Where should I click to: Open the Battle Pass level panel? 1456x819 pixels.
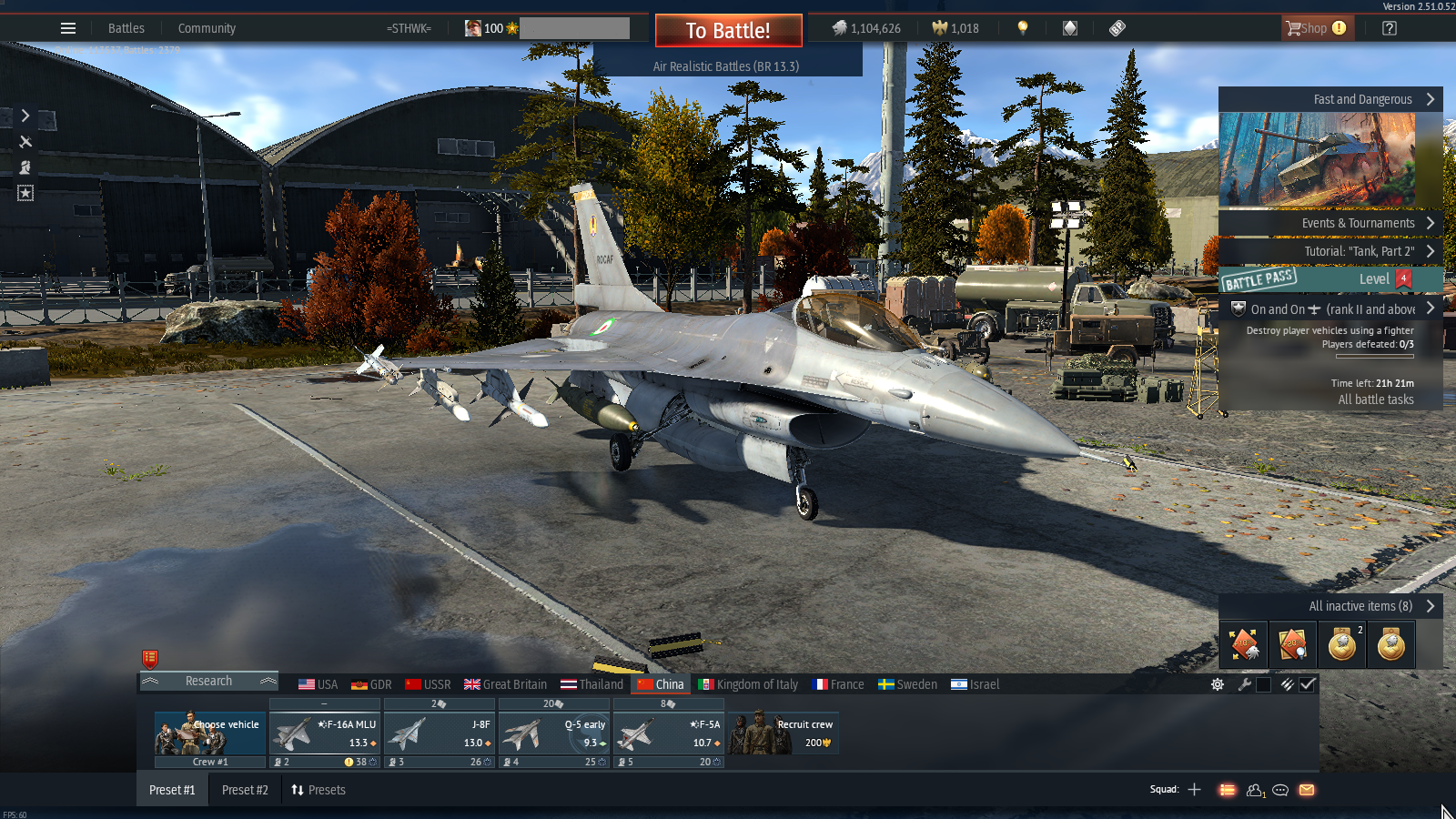[1329, 279]
